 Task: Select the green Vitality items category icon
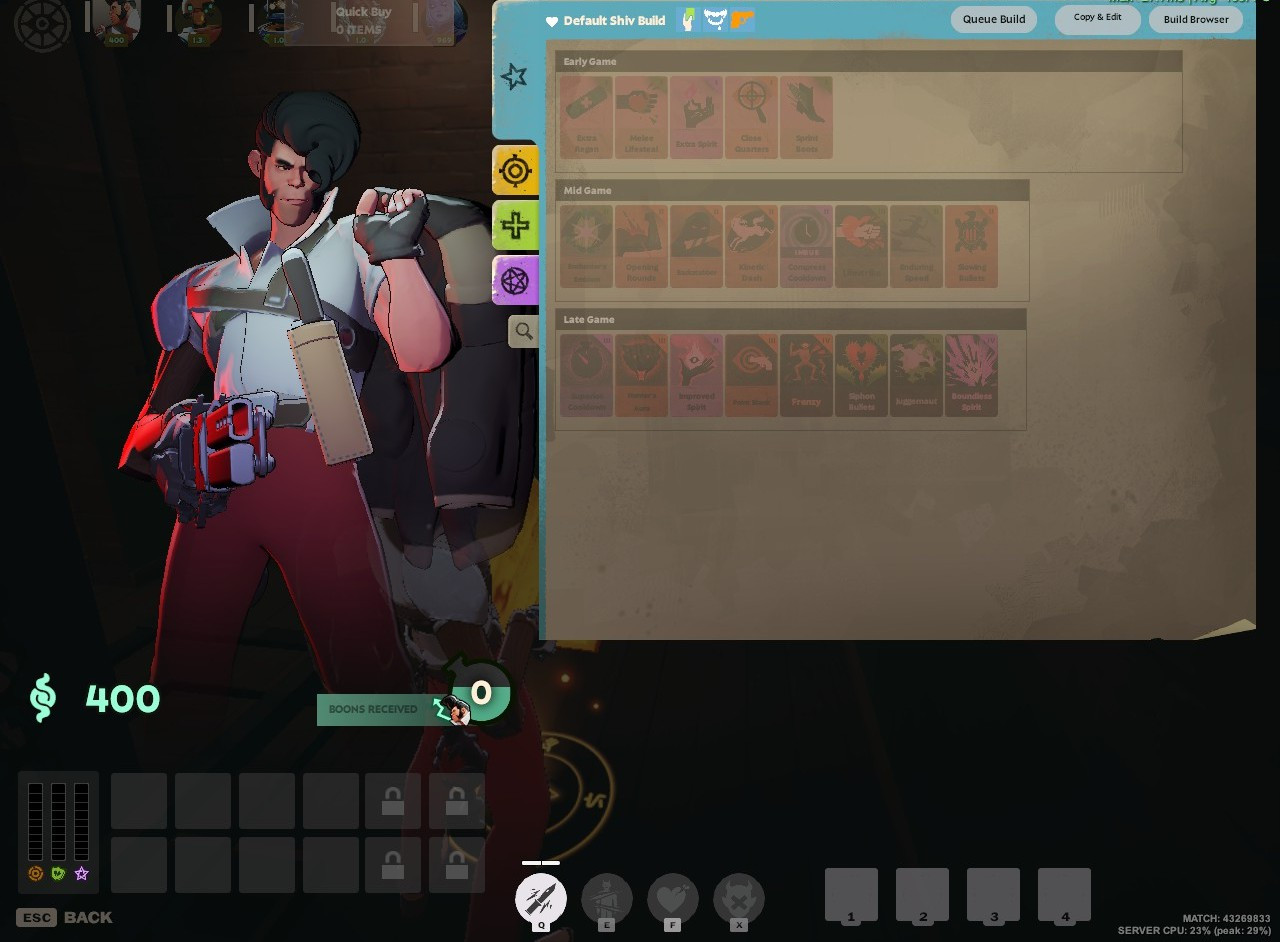coord(514,225)
